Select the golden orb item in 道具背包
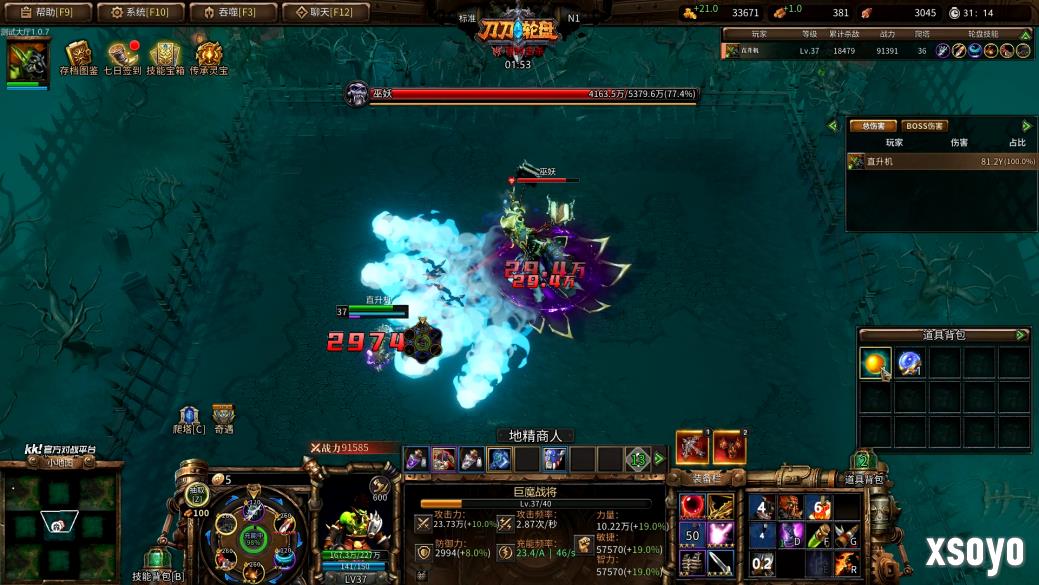 [x=875, y=363]
